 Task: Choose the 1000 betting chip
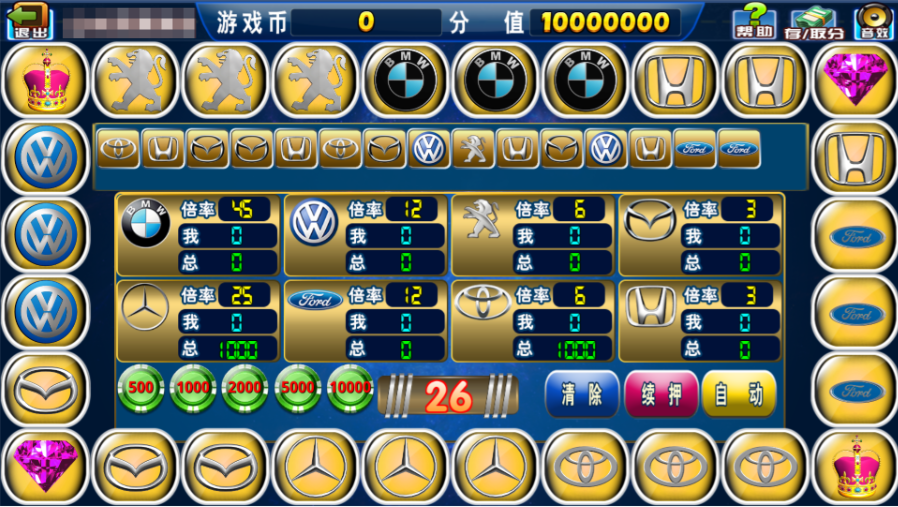click(x=194, y=389)
